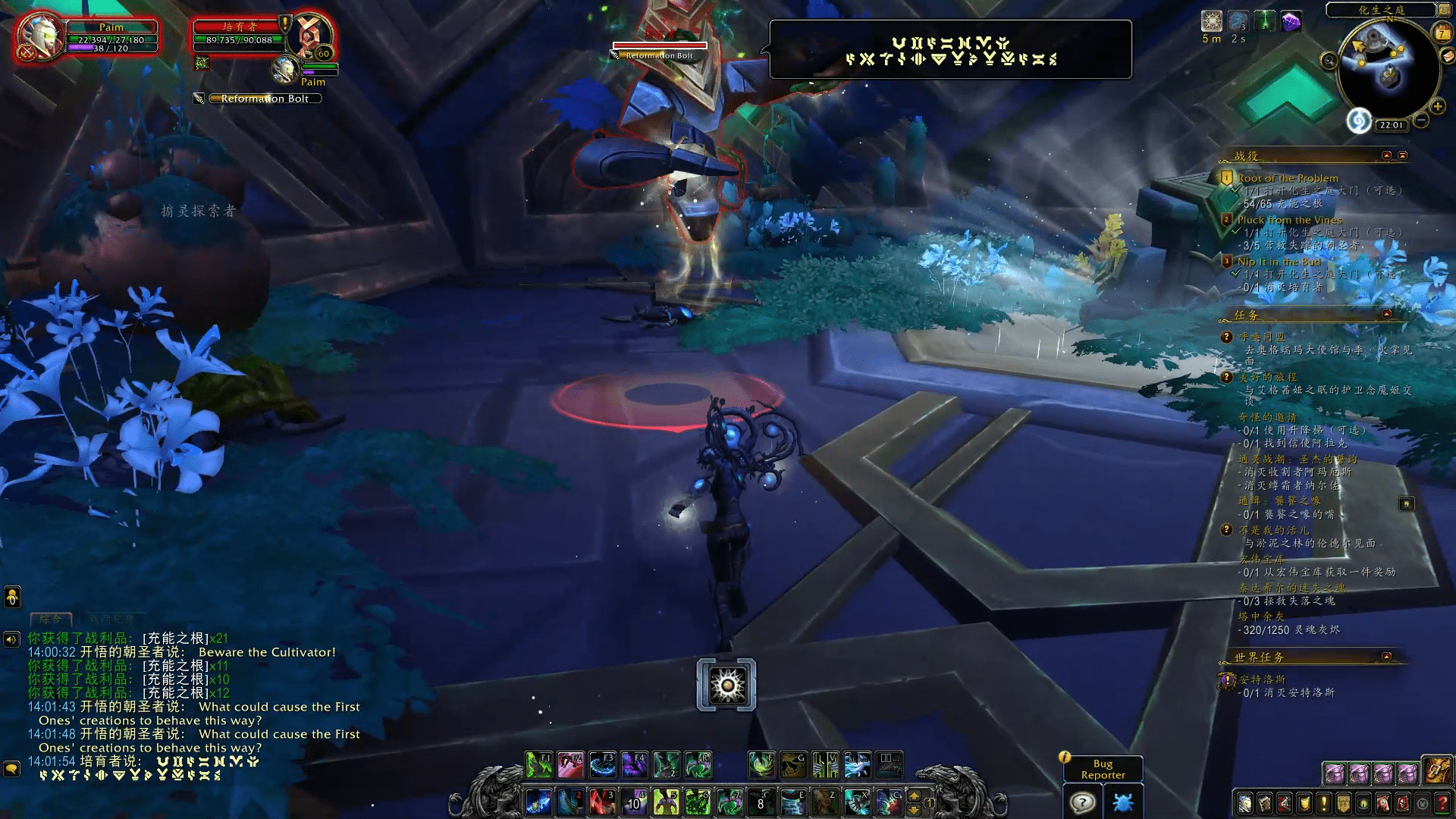Open the Root of the Problem quest

(x=1288, y=178)
